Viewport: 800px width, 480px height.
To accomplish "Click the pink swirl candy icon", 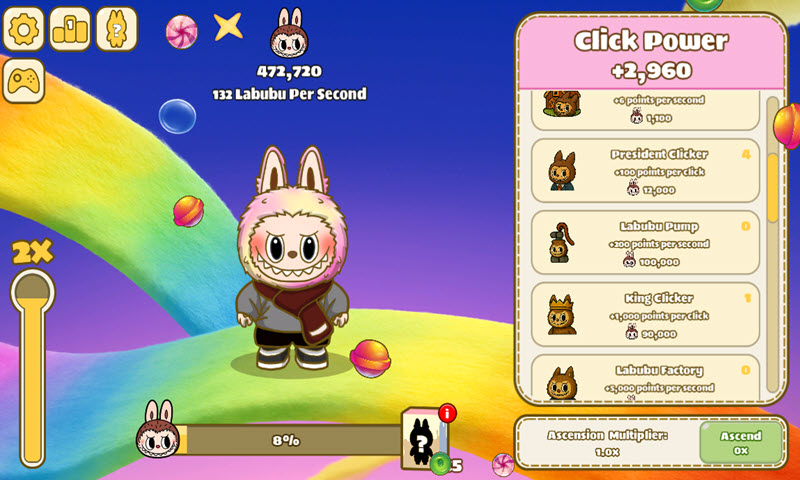I will 181,31.
